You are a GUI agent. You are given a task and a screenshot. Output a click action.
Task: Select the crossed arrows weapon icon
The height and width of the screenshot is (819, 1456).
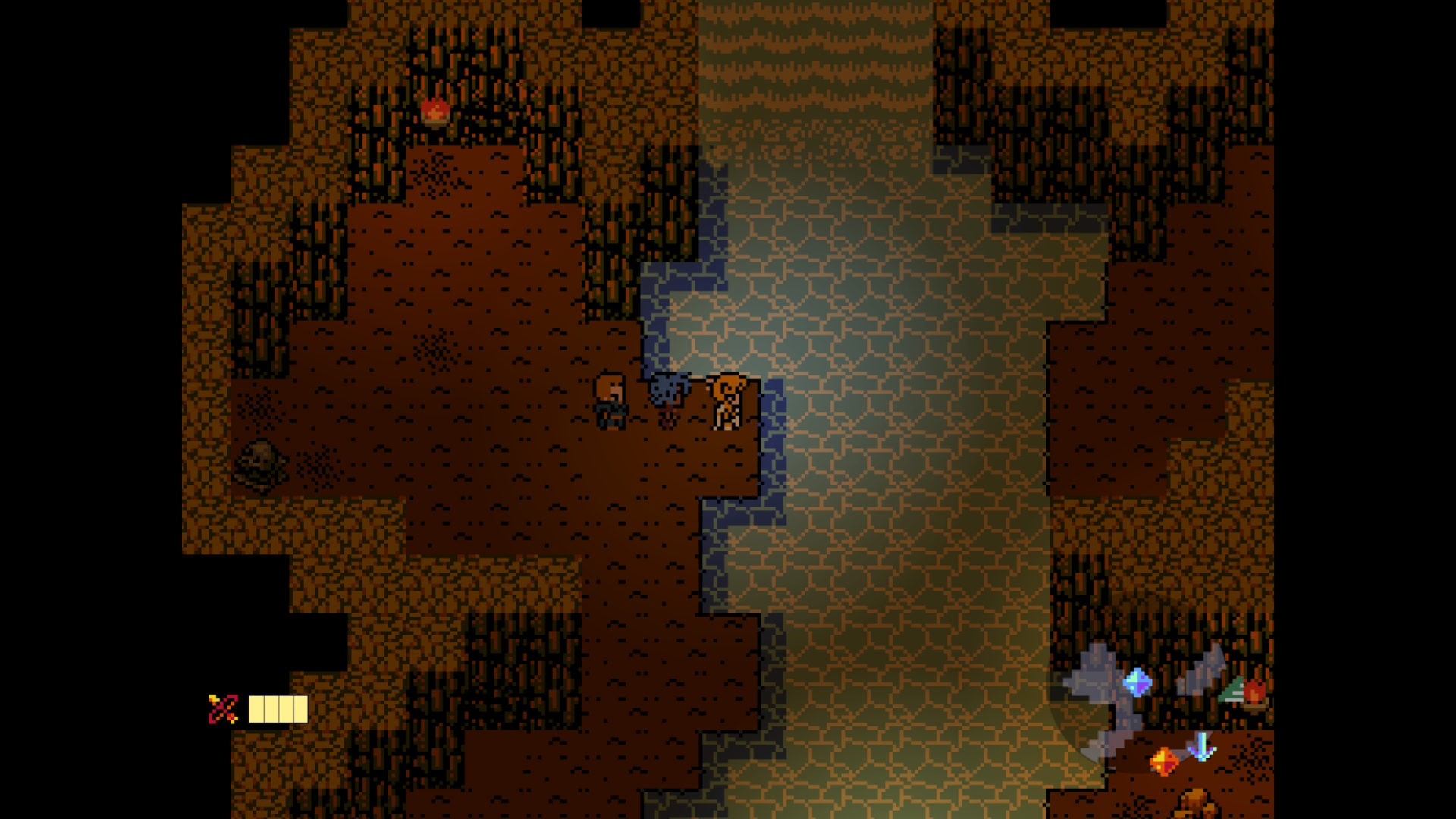pyautogui.click(x=223, y=709)
